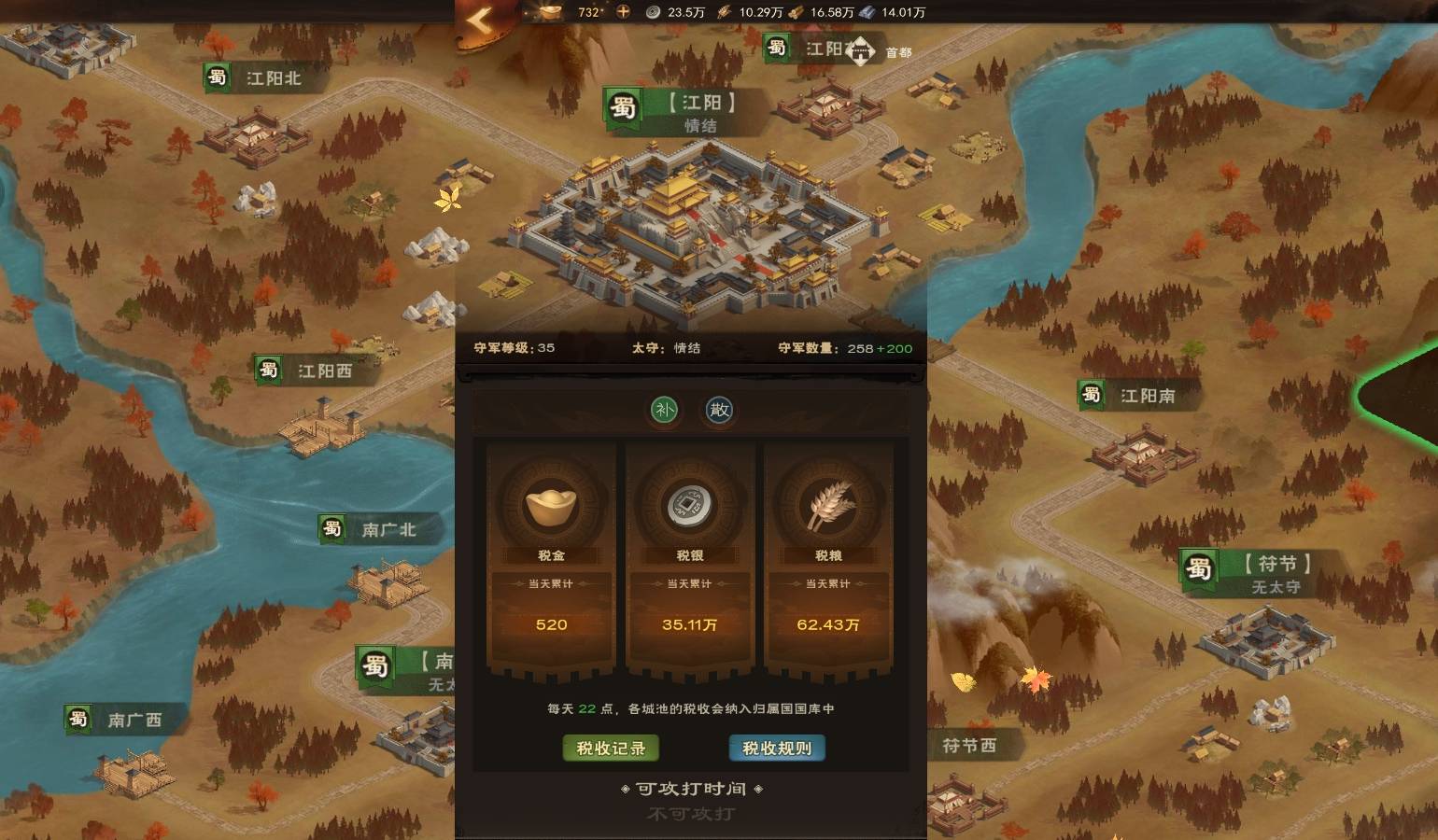Select the blue 敌 round icon
This screenshot has height=840, width=1438.
pyautogui.click(x=719, y=410)
